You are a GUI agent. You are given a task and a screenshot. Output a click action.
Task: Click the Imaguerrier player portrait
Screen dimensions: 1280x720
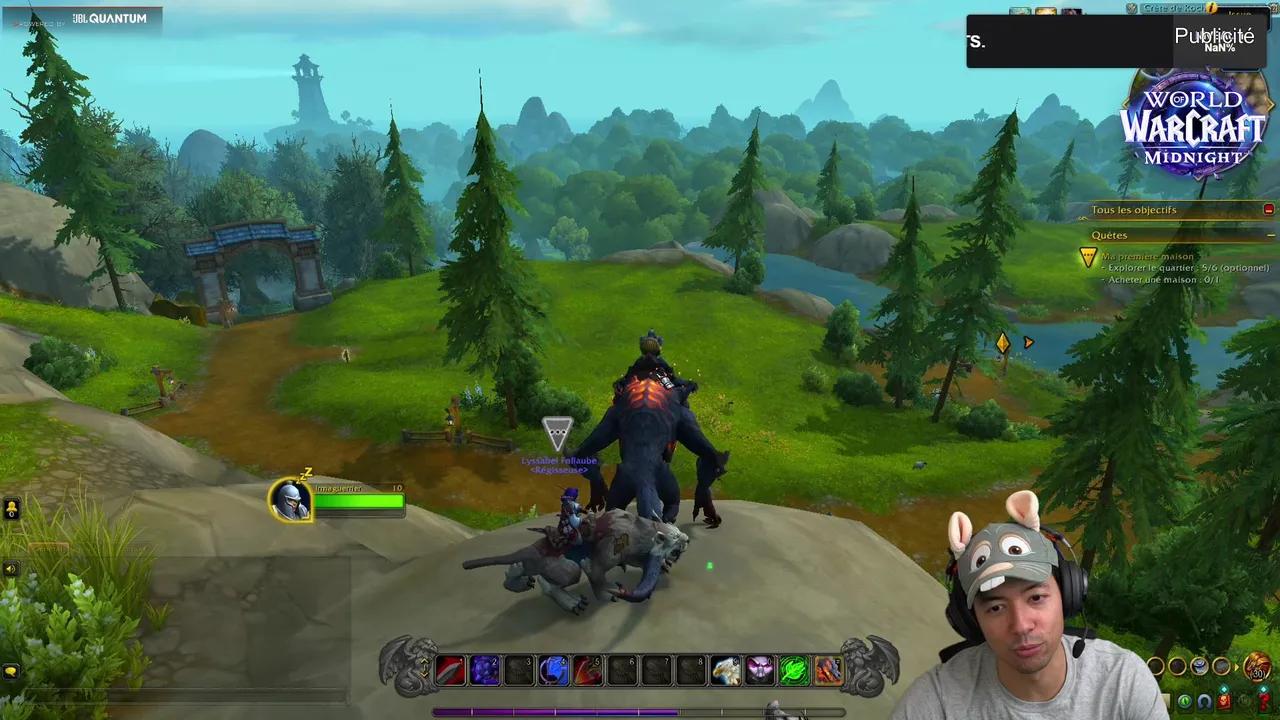tap(291, 502)
